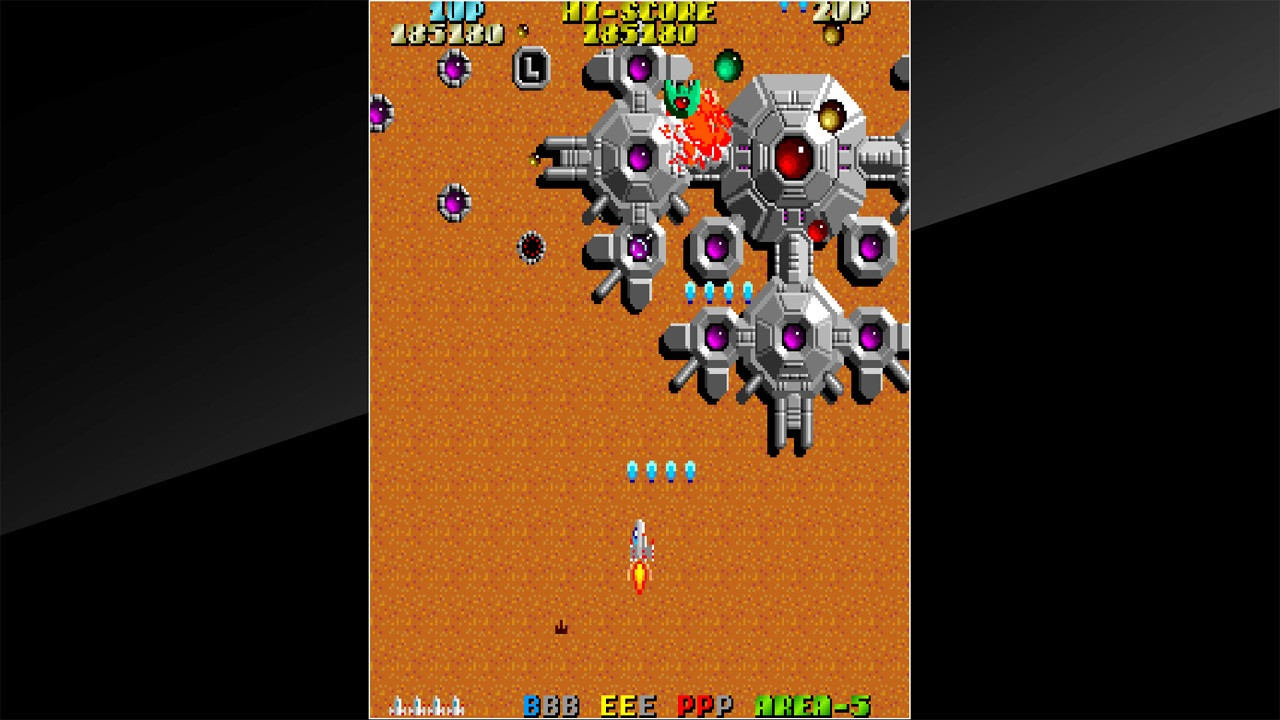This screenshot has width=1280, height=720.
Task: Select the player's ship sprite
Action: click(x=640, y=545)
